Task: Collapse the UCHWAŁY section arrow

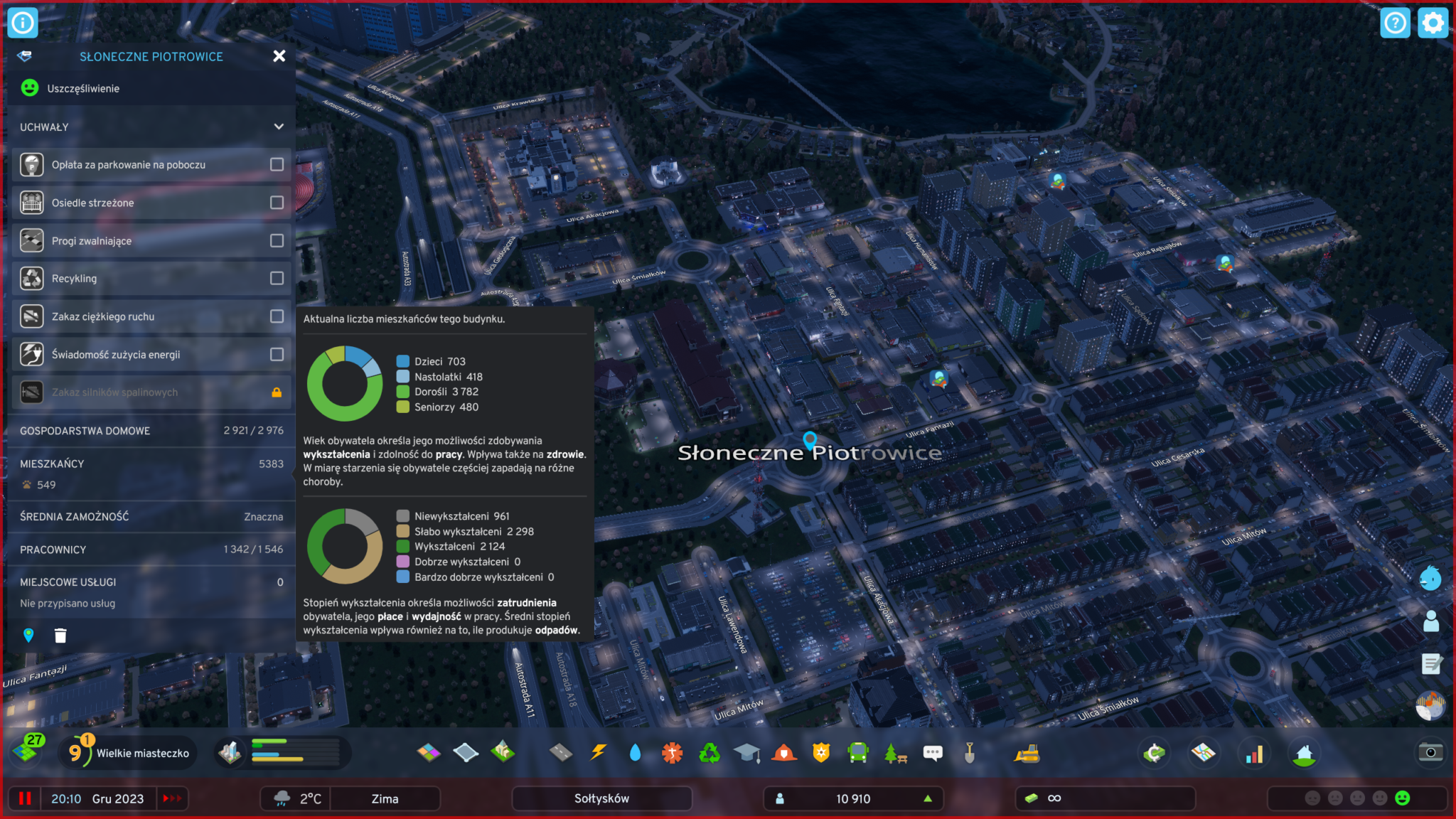Action: click(279, 127)
